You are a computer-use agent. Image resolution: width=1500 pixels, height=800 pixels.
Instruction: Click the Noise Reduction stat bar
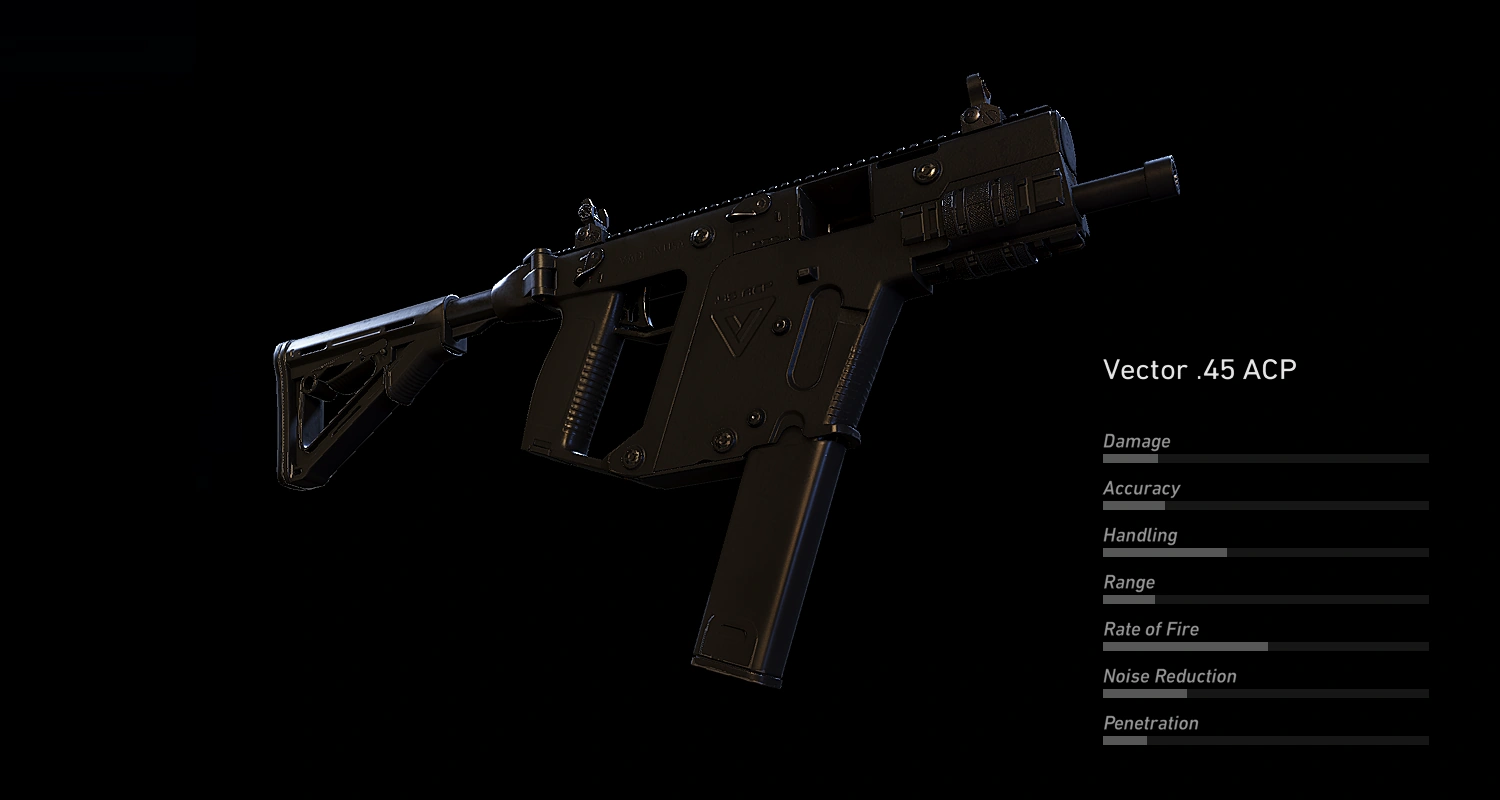pos(1265,692)
